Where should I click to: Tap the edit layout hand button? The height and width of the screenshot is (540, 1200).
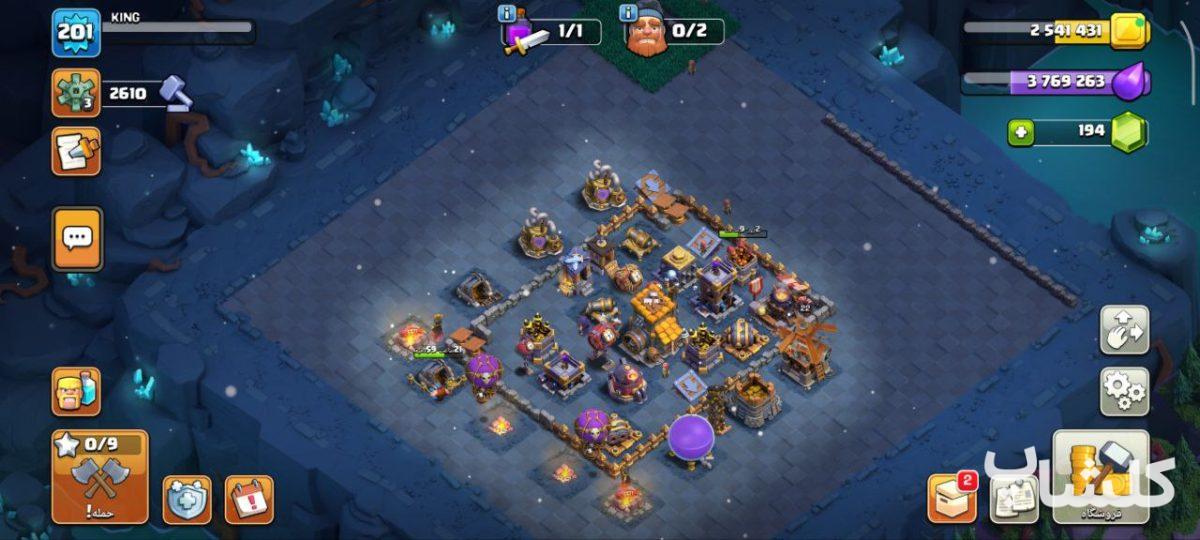[x=1124, y=331]
